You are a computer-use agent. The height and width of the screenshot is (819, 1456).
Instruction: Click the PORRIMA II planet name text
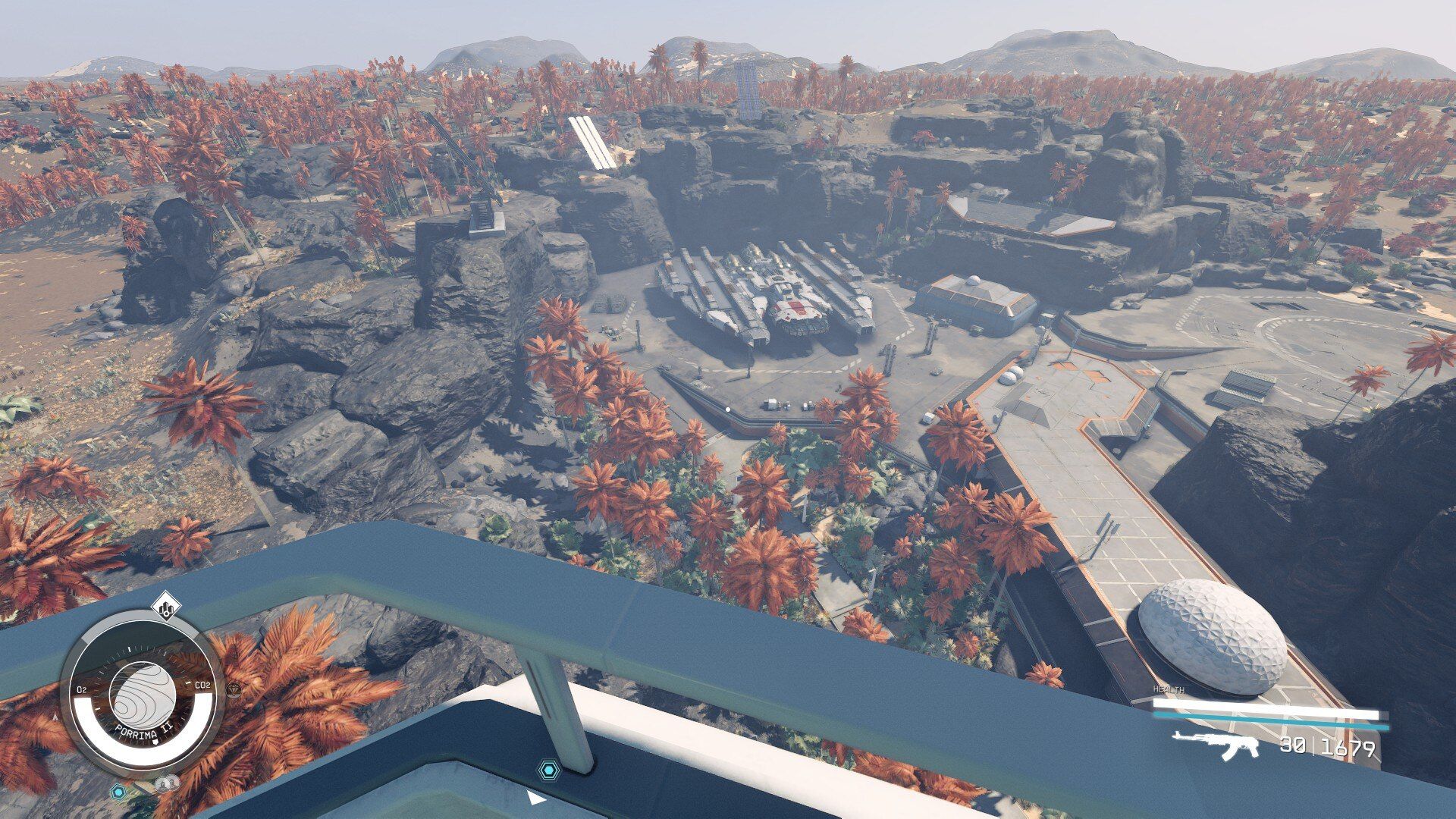pos(144,732)
